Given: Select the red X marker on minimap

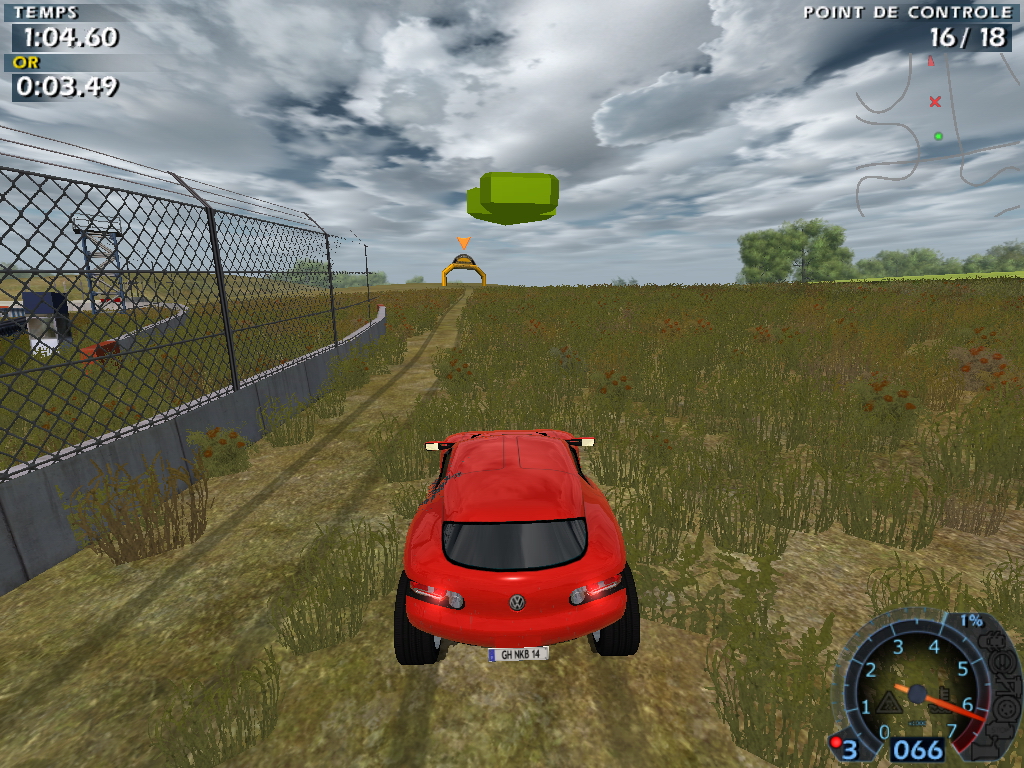Looking at the screenshot, I should tap(935, 101).
